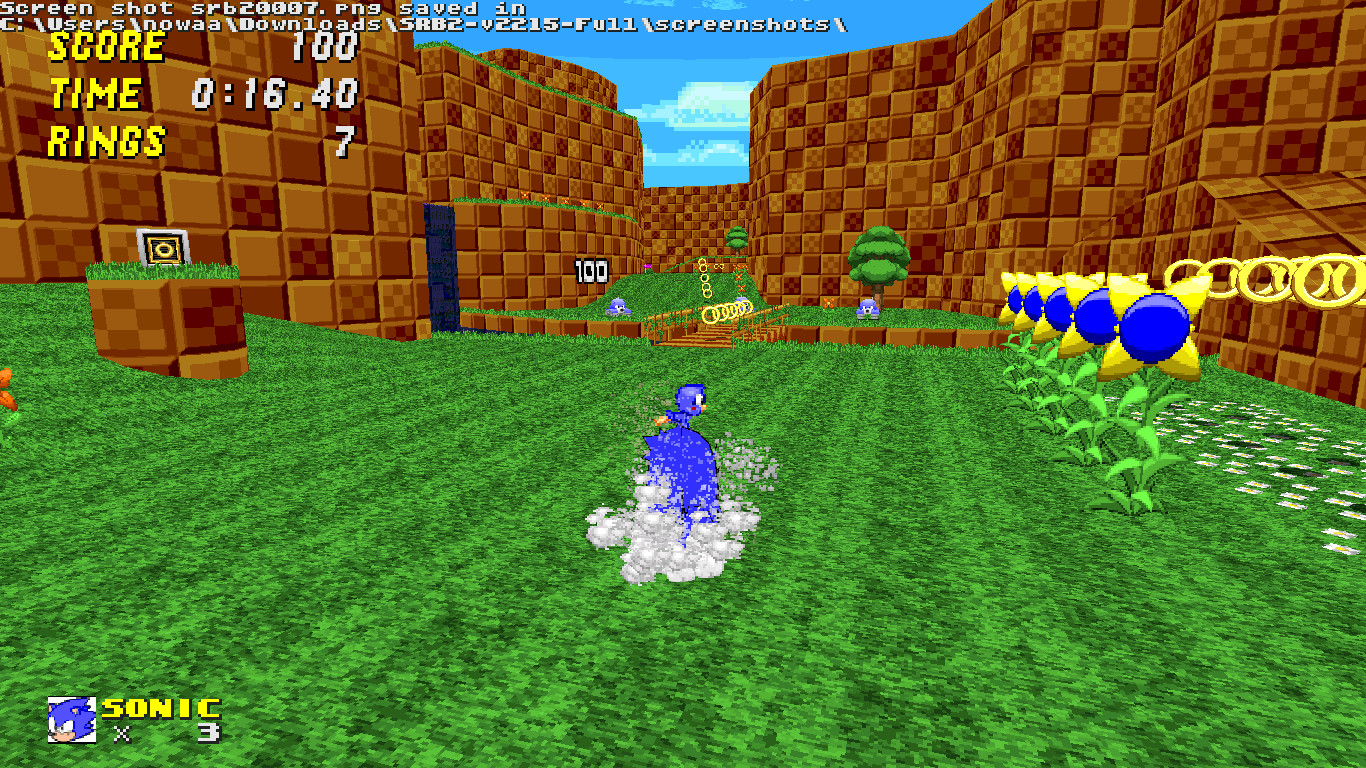Click the blue Crawla enemy left of the bridge
Screen dimensions: 1366x768
[617, 308]
